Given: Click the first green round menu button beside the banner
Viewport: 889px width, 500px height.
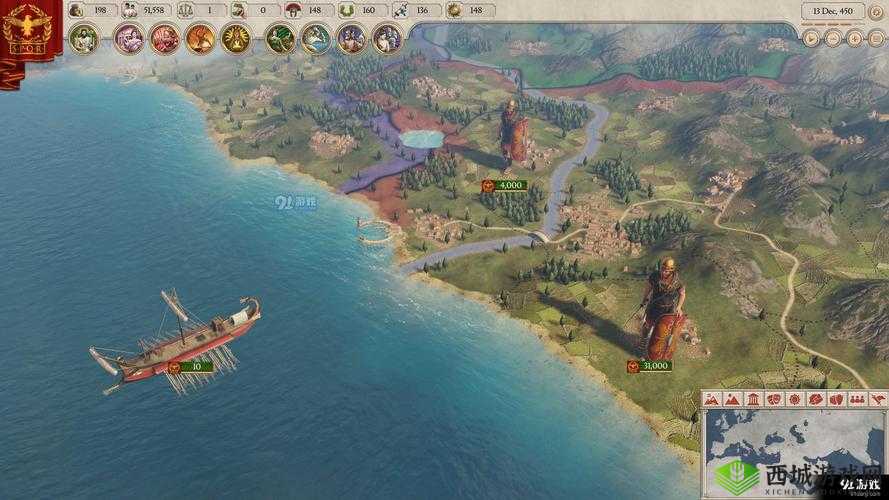Looking at the screenshot, I should (83, 38).
